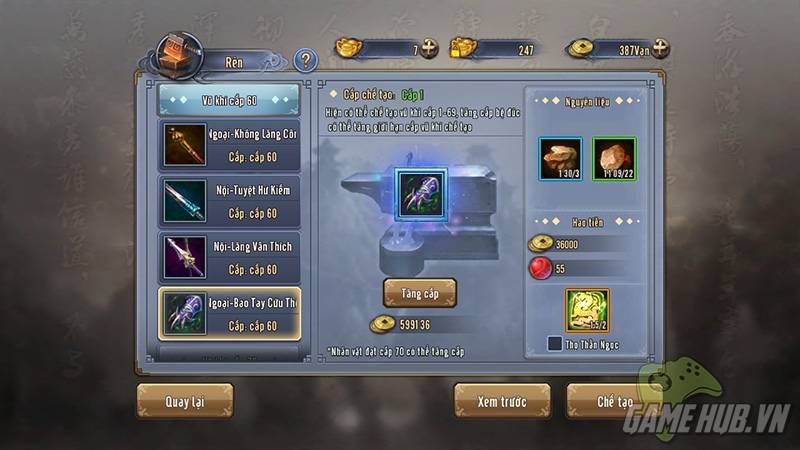Select Ngoại-Không Lãng Côn weapon entry
The height and width of the screenshot is (450, 800).
(x=229, y=143)
